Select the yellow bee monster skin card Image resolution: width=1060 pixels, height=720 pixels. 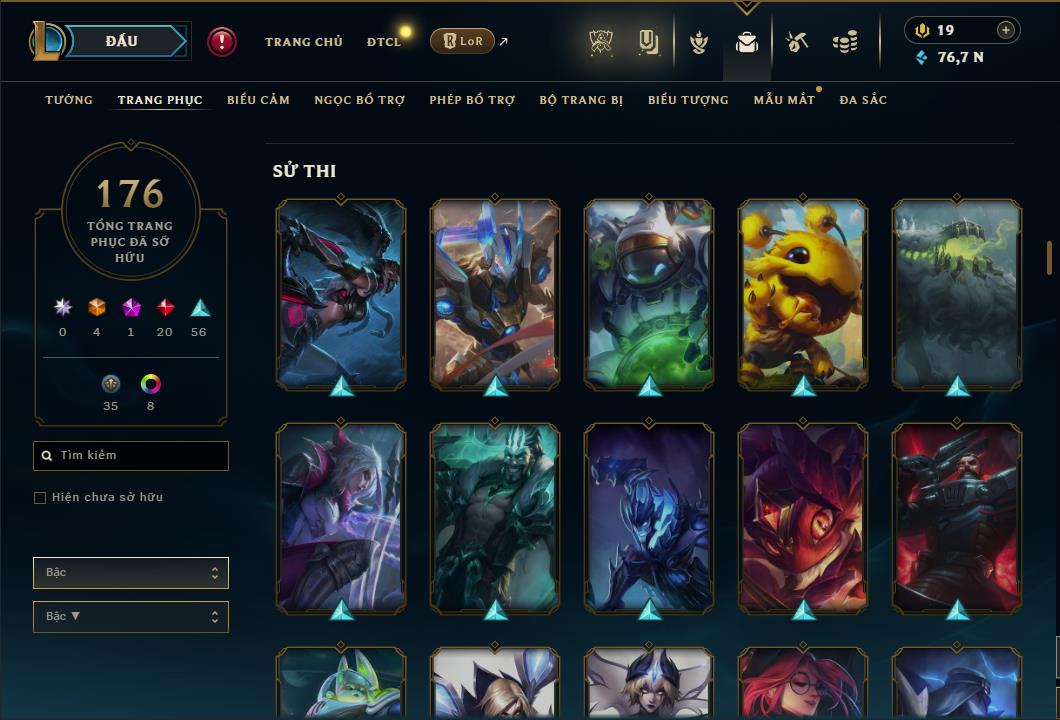coord(803,293)
